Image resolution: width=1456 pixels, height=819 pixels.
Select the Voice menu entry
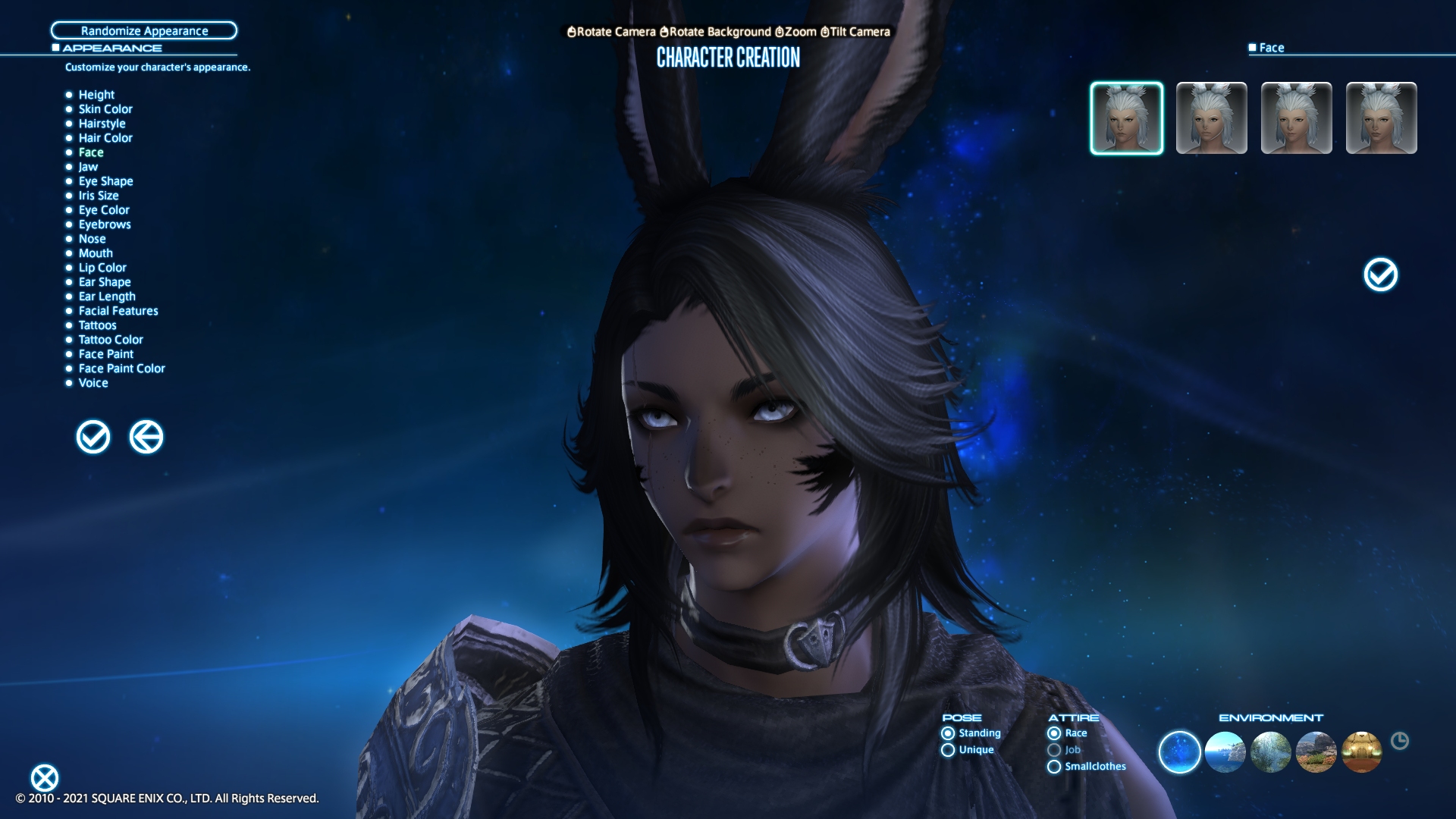click(x=93, y=383)
